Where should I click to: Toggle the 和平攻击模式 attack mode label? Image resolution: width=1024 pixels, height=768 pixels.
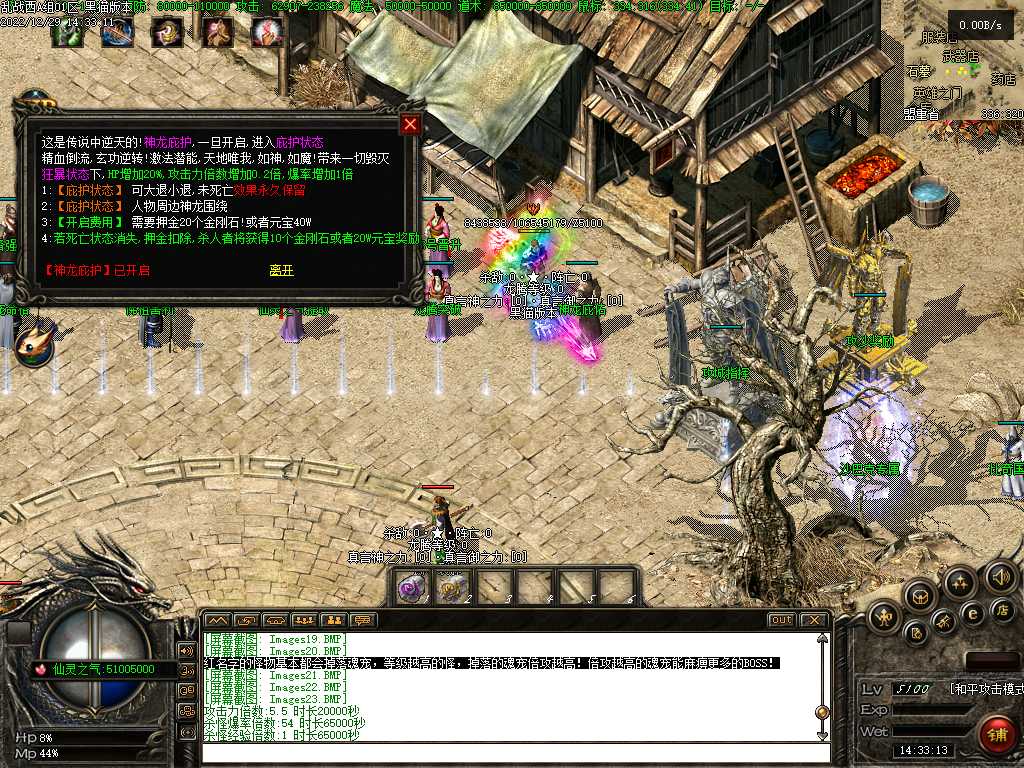[984, 689]
